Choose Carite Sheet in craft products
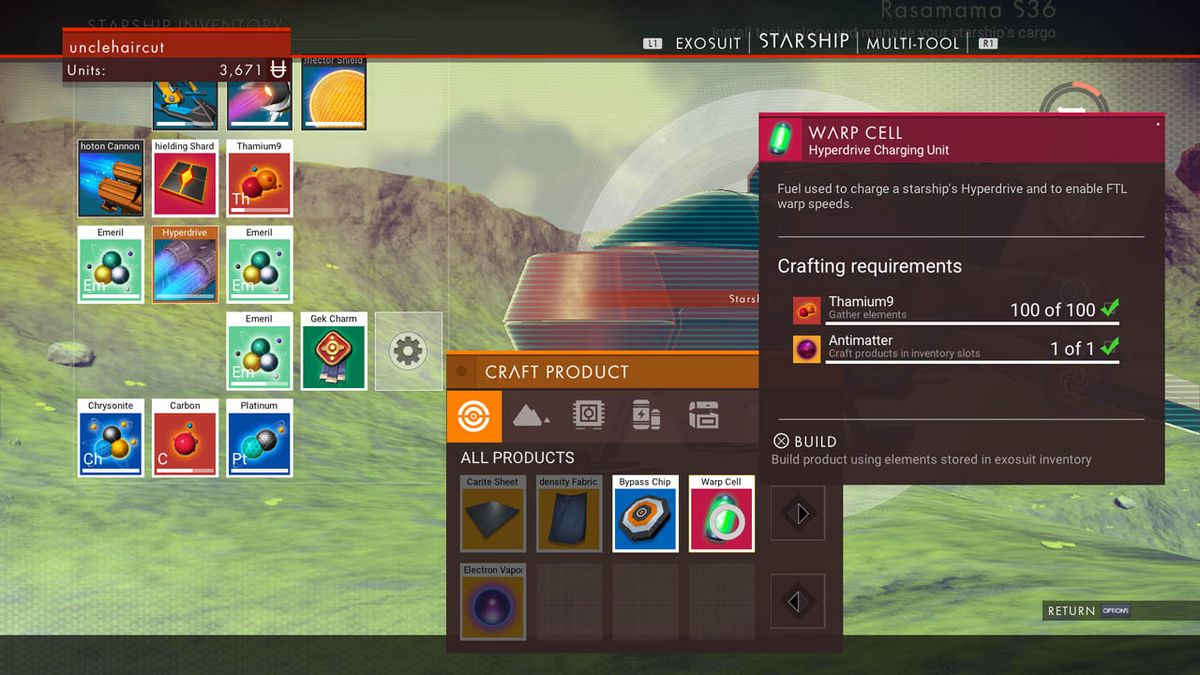 pyautogui.click(x=493, y=513)
